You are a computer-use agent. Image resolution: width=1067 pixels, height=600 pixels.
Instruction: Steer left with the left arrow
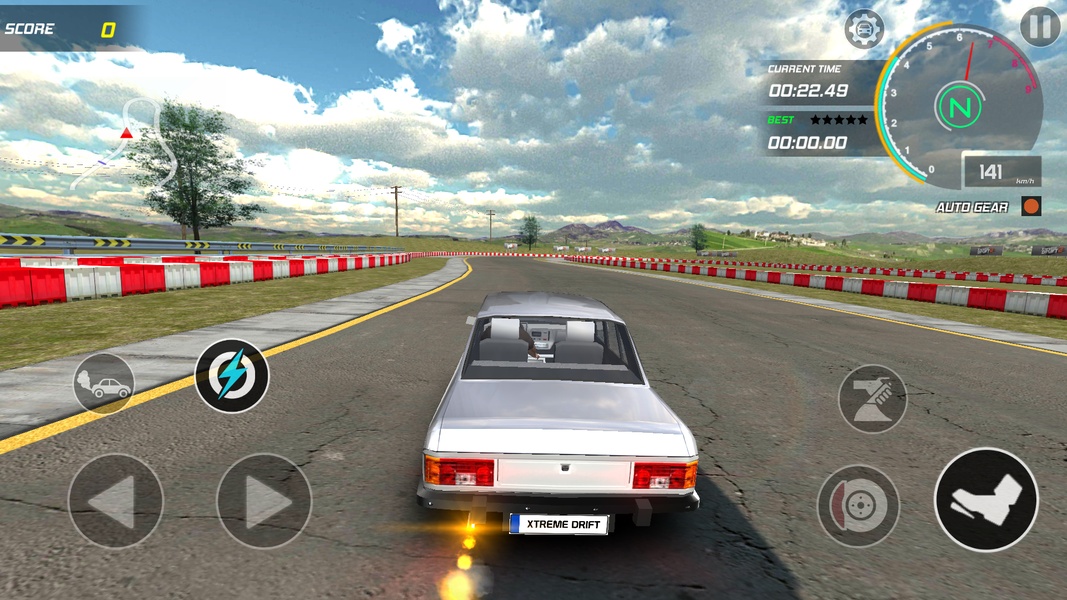coord(115,501)
